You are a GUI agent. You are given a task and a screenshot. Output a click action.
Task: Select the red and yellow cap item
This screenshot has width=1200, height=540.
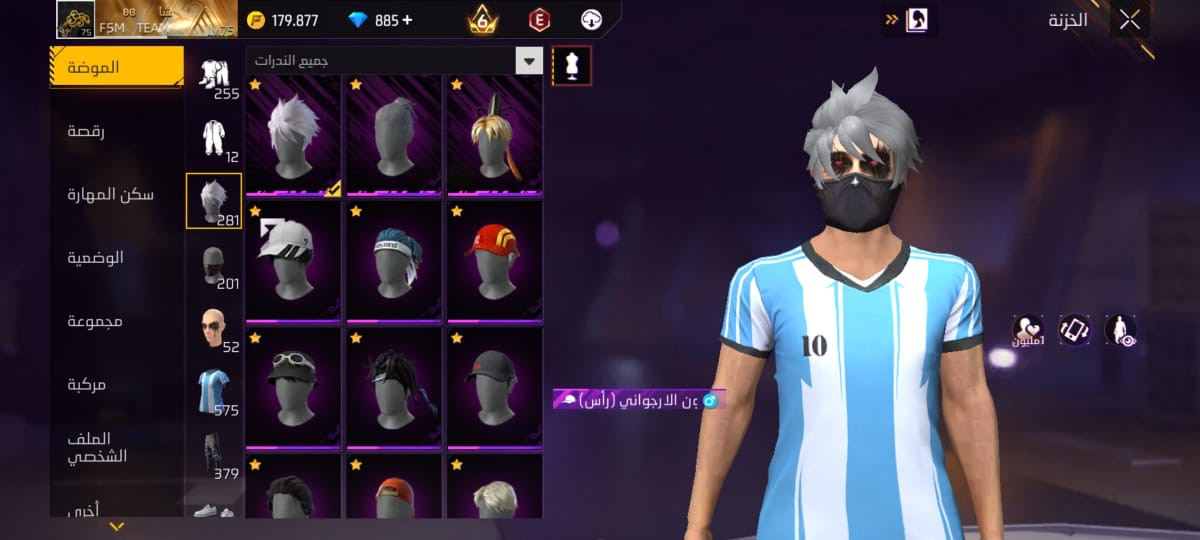click(x=495, y=261)
